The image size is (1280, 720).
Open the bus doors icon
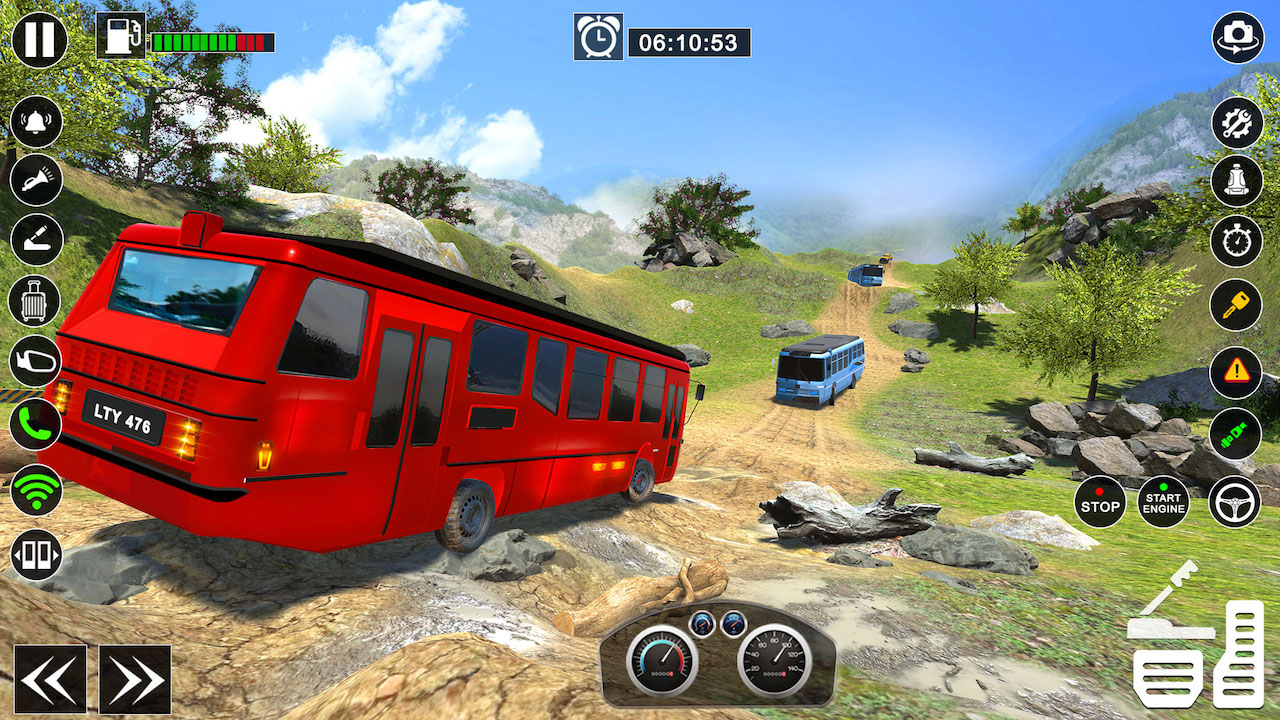point(37,555)
